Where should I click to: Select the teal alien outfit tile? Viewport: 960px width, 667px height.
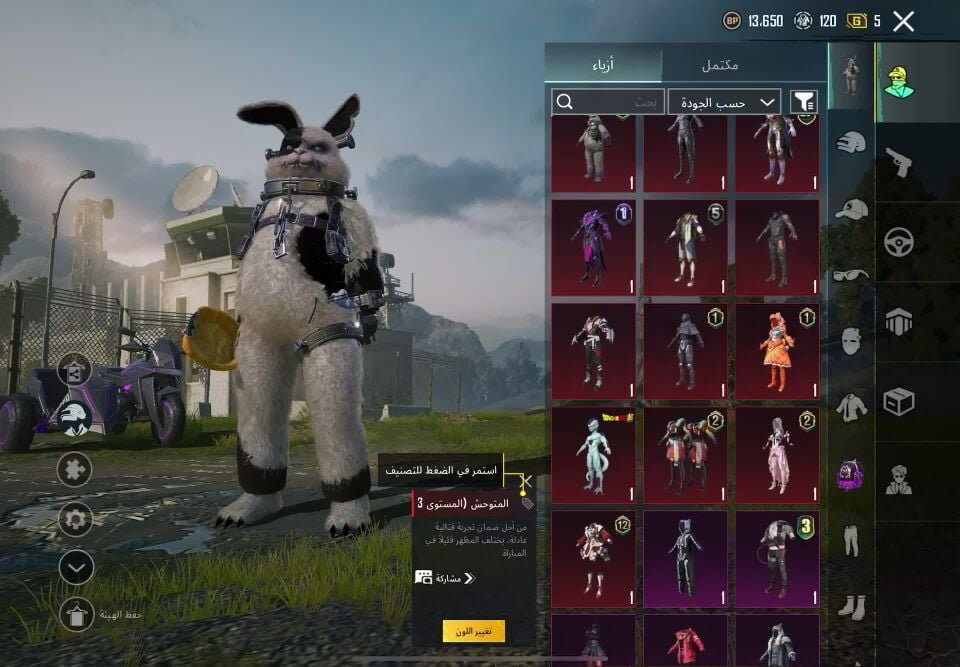pyautogui.click(x=593, y=455)
